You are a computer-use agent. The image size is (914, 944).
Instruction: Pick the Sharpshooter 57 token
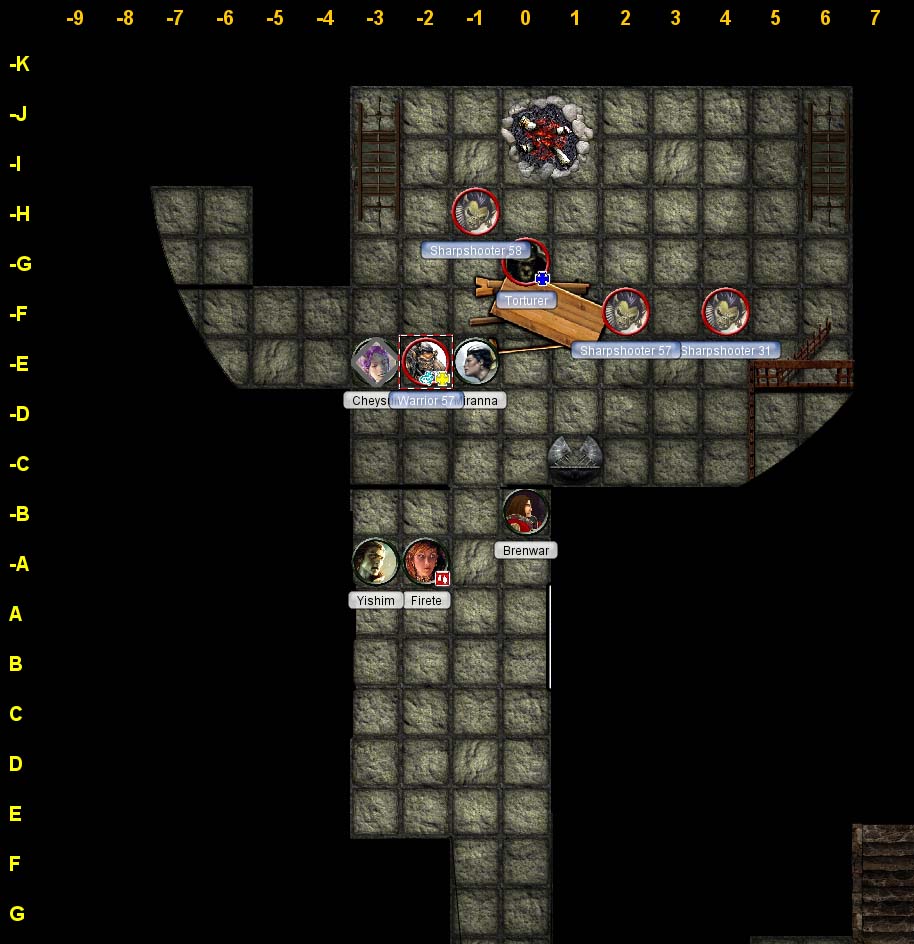pos(626,312)
